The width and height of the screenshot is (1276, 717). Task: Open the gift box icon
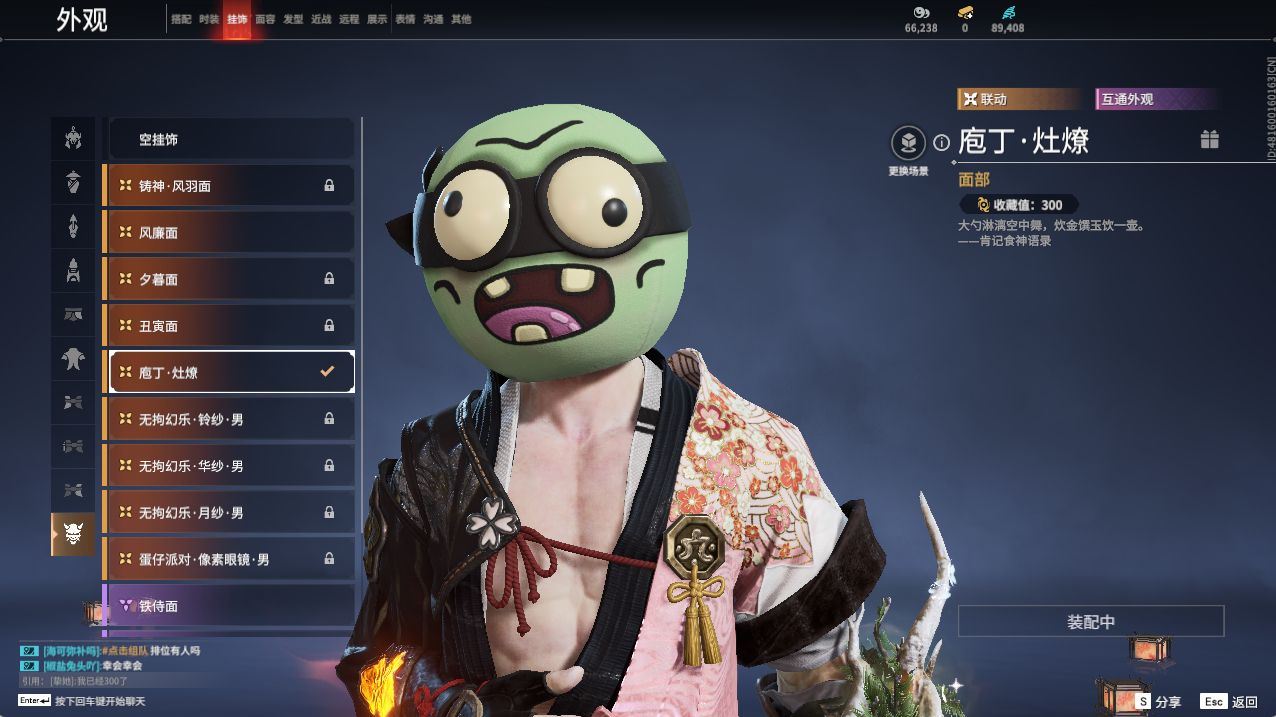point(1210,140)
